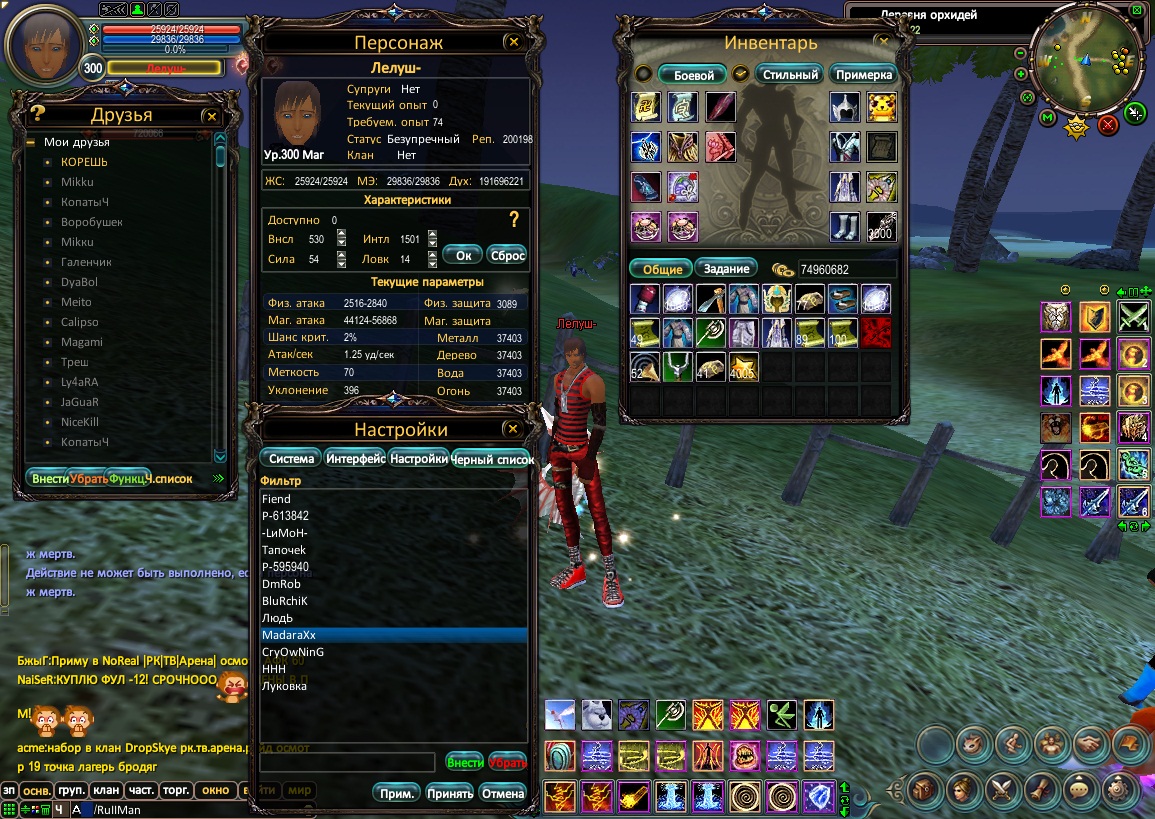This screenshot has width=1155, height=819.
Task: Close the Друзья friends panel
Action: [211, 116]
